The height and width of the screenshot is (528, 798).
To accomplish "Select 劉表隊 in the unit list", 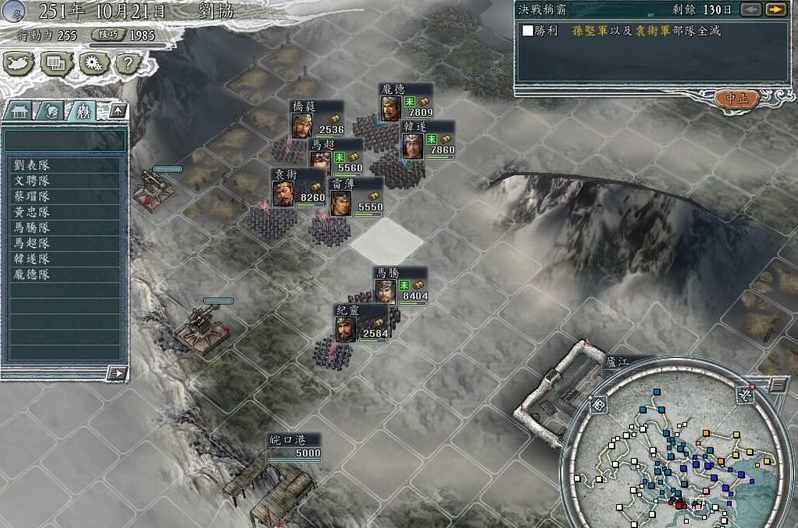I will pos(32,165).
